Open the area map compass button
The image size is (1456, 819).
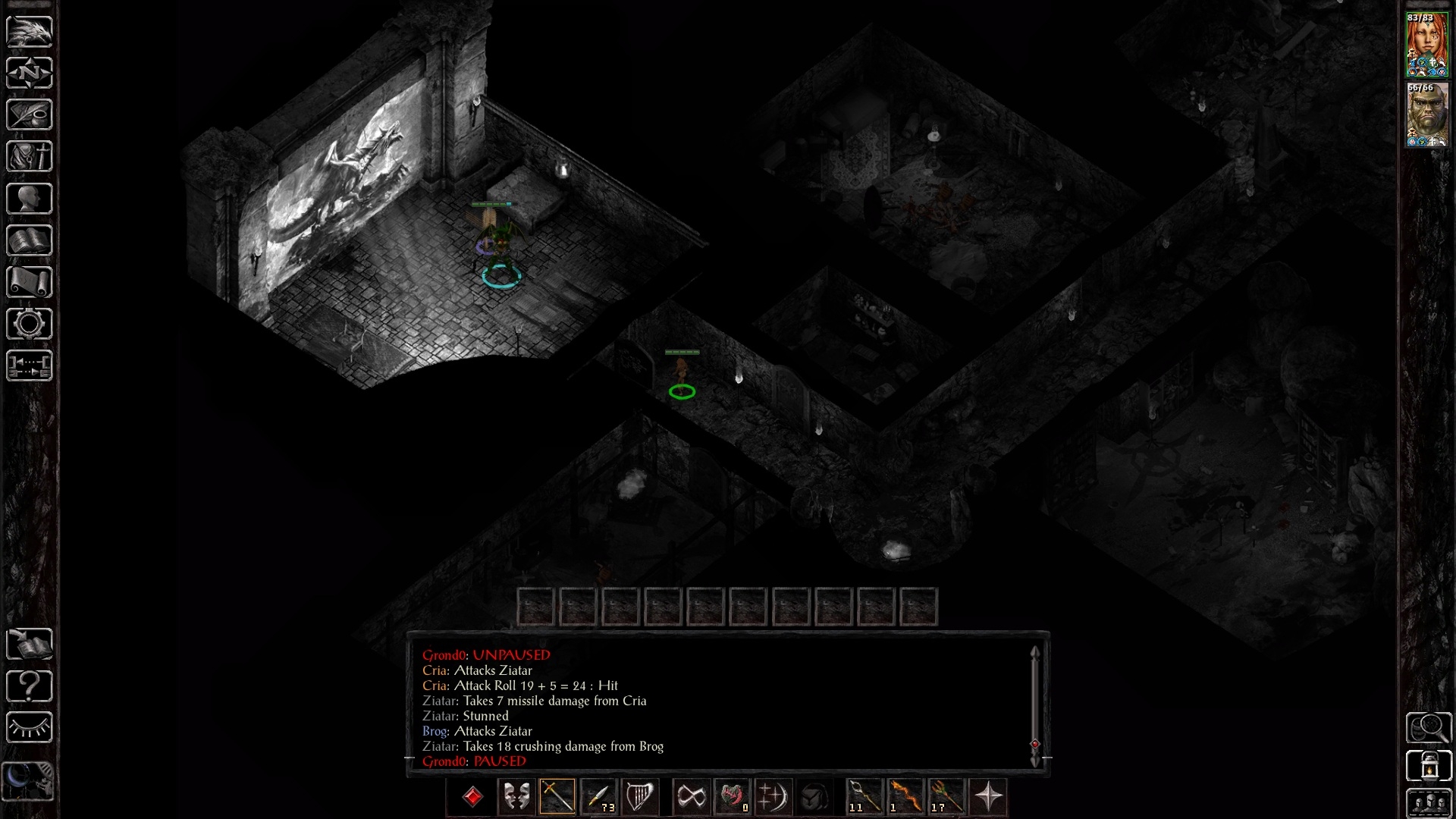[x=30, y=73]
